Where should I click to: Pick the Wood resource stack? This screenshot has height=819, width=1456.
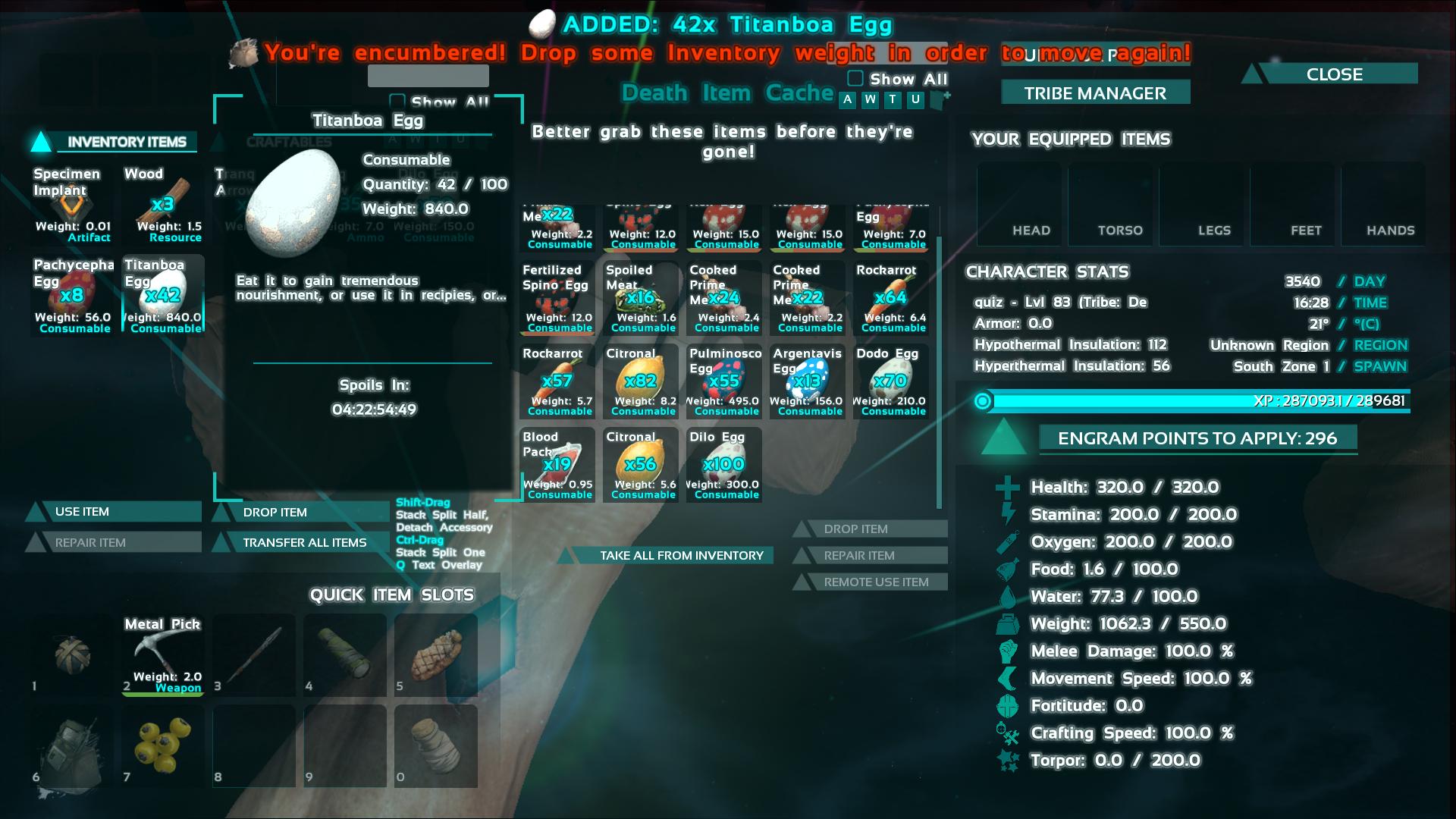pyautogui.click(x=163, y=205)
